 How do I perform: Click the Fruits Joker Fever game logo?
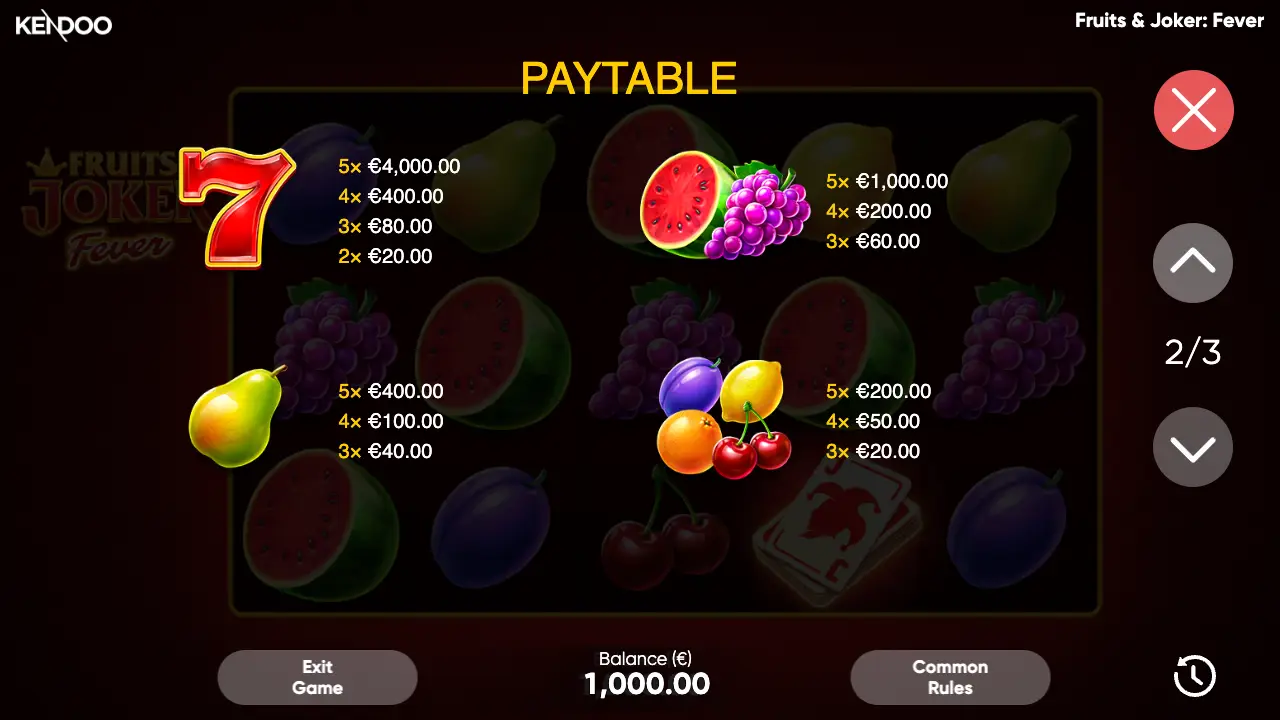pyautogui.click(x=100, y=200)
